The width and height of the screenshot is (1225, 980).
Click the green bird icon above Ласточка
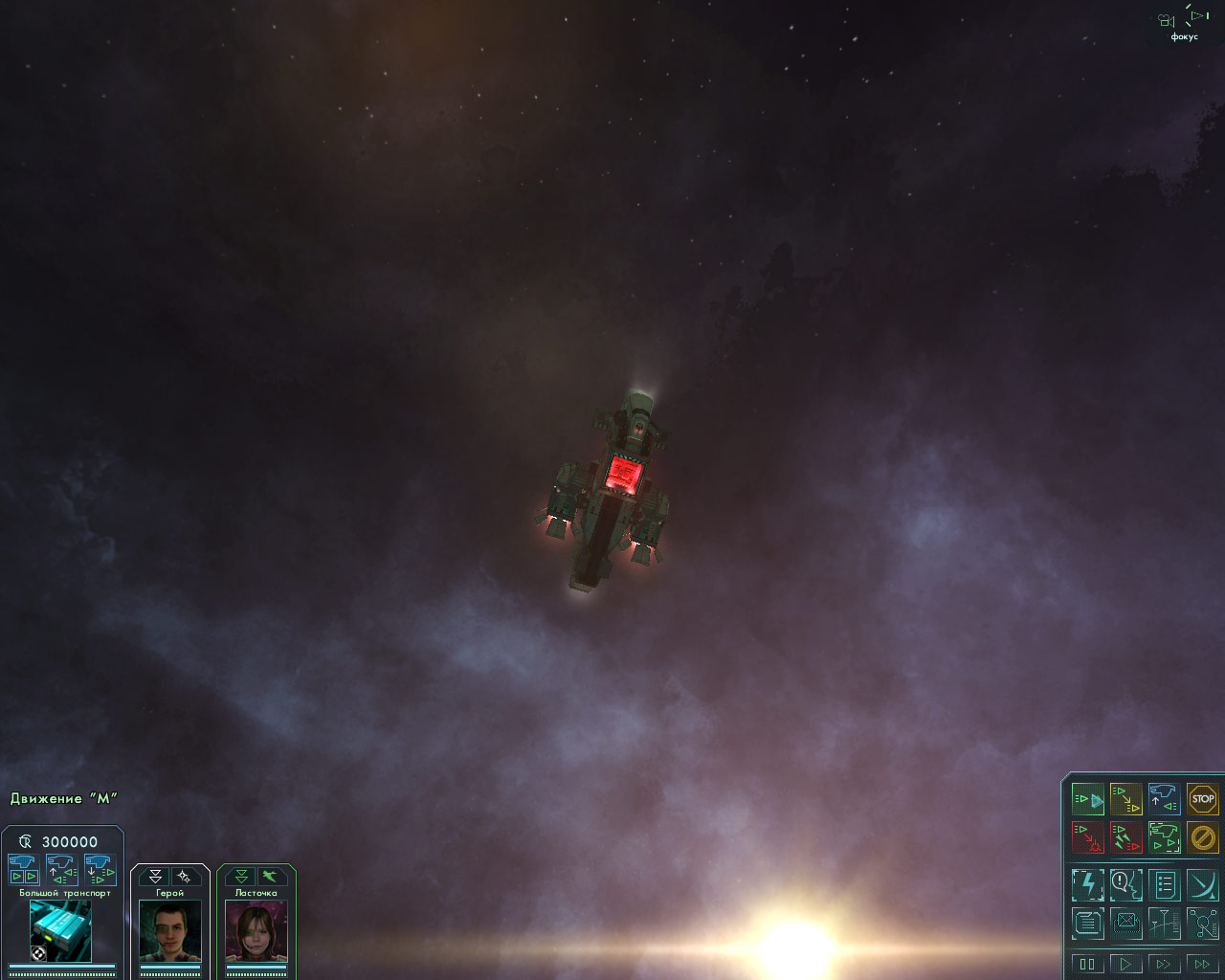(x=271, y=876)
